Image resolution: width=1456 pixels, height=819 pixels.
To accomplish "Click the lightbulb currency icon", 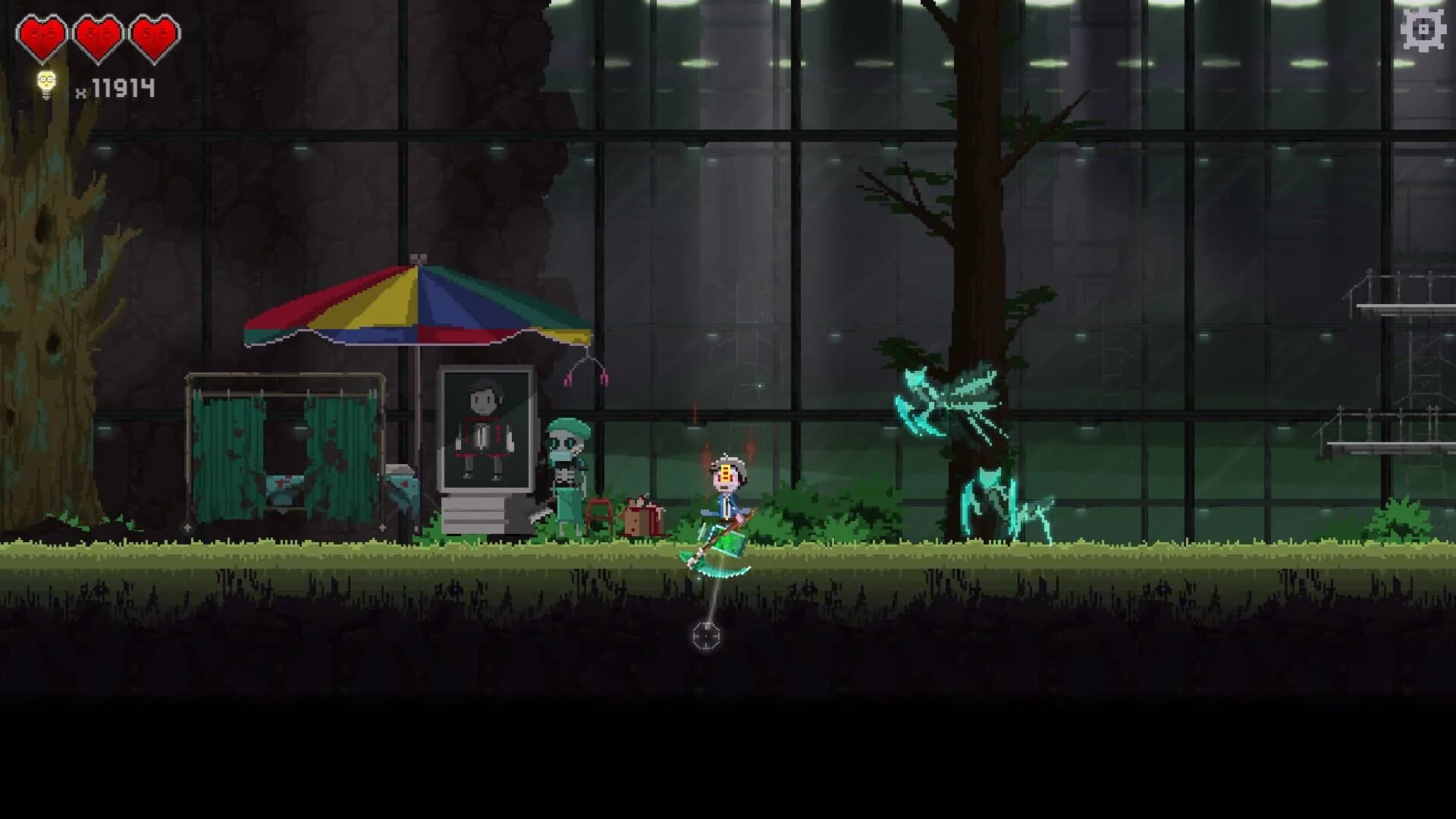I will [x=47, y=83].
